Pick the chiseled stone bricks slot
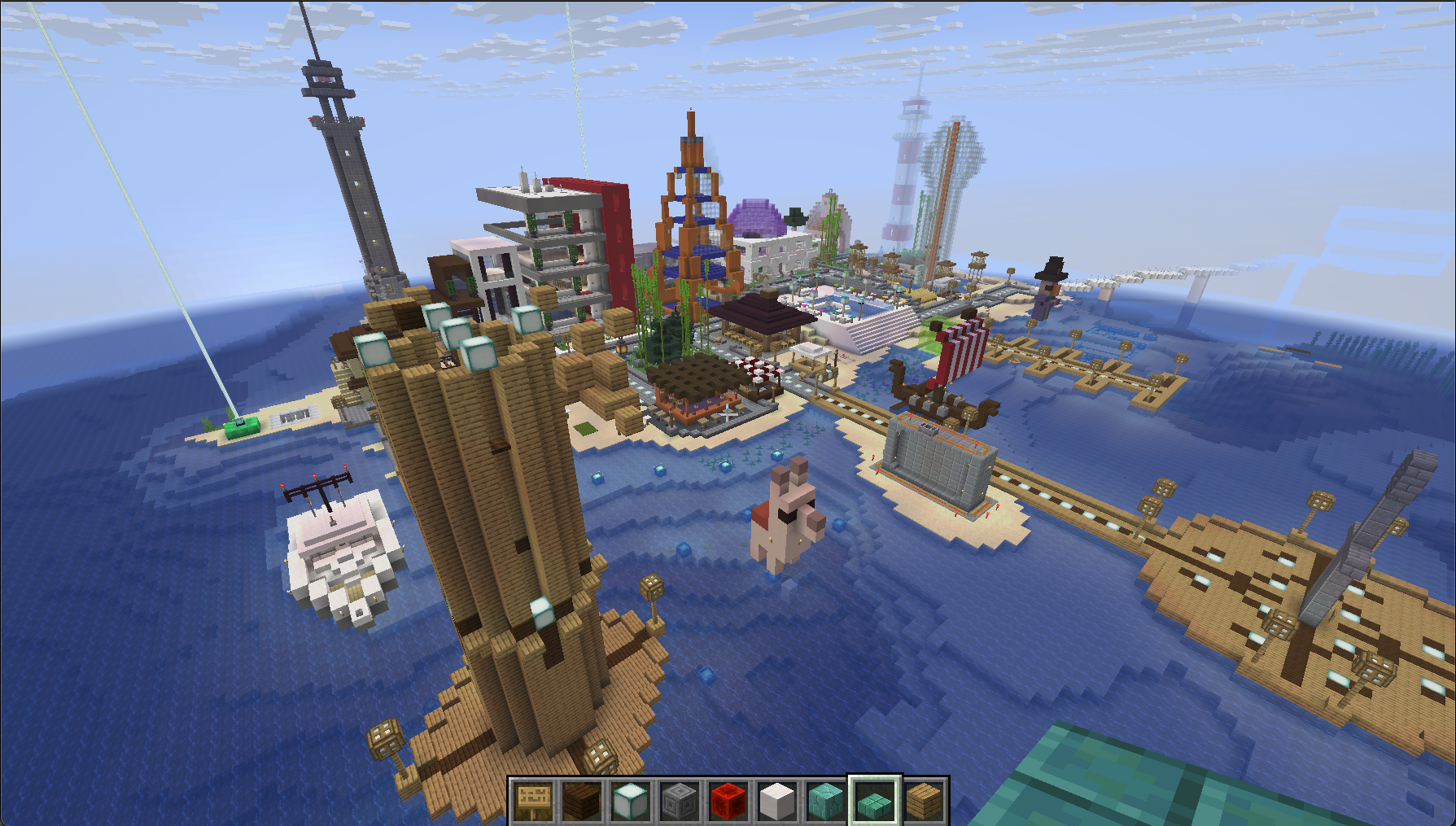Image resolution: width=1456 pixels, height=826 pixels. pos(680,801)
